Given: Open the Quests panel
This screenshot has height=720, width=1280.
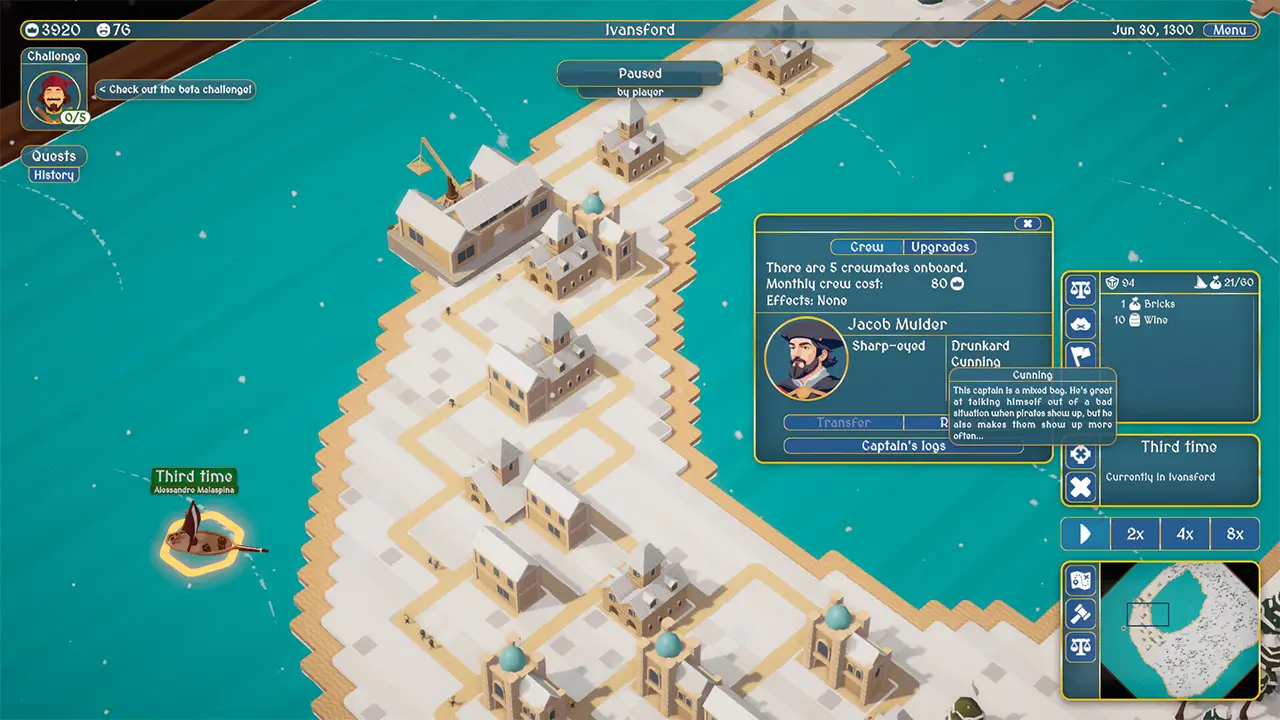Looking at the screenshot, I should click(54, 156).
